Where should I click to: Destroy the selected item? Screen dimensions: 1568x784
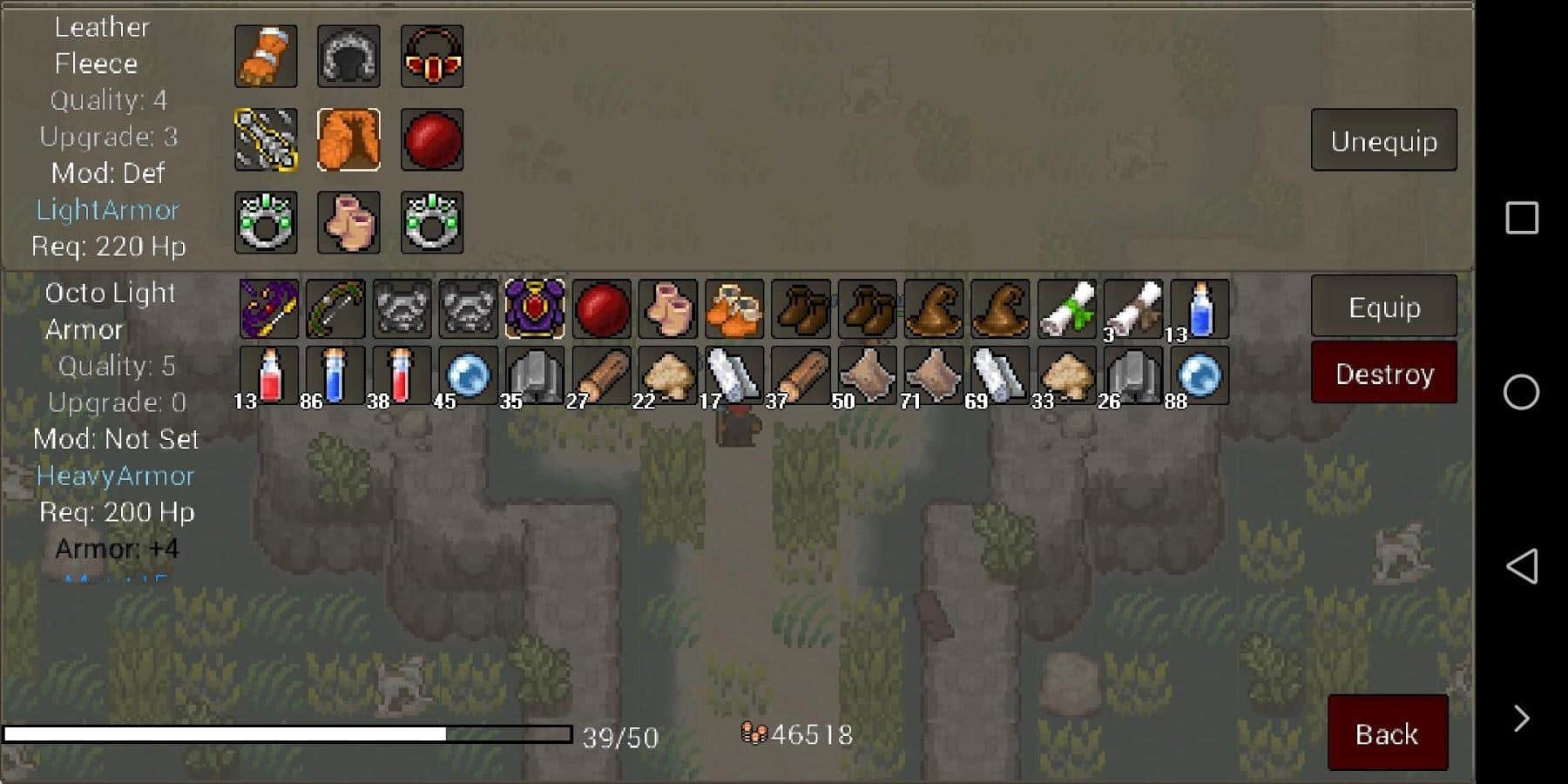click(x=1383, y=374)
